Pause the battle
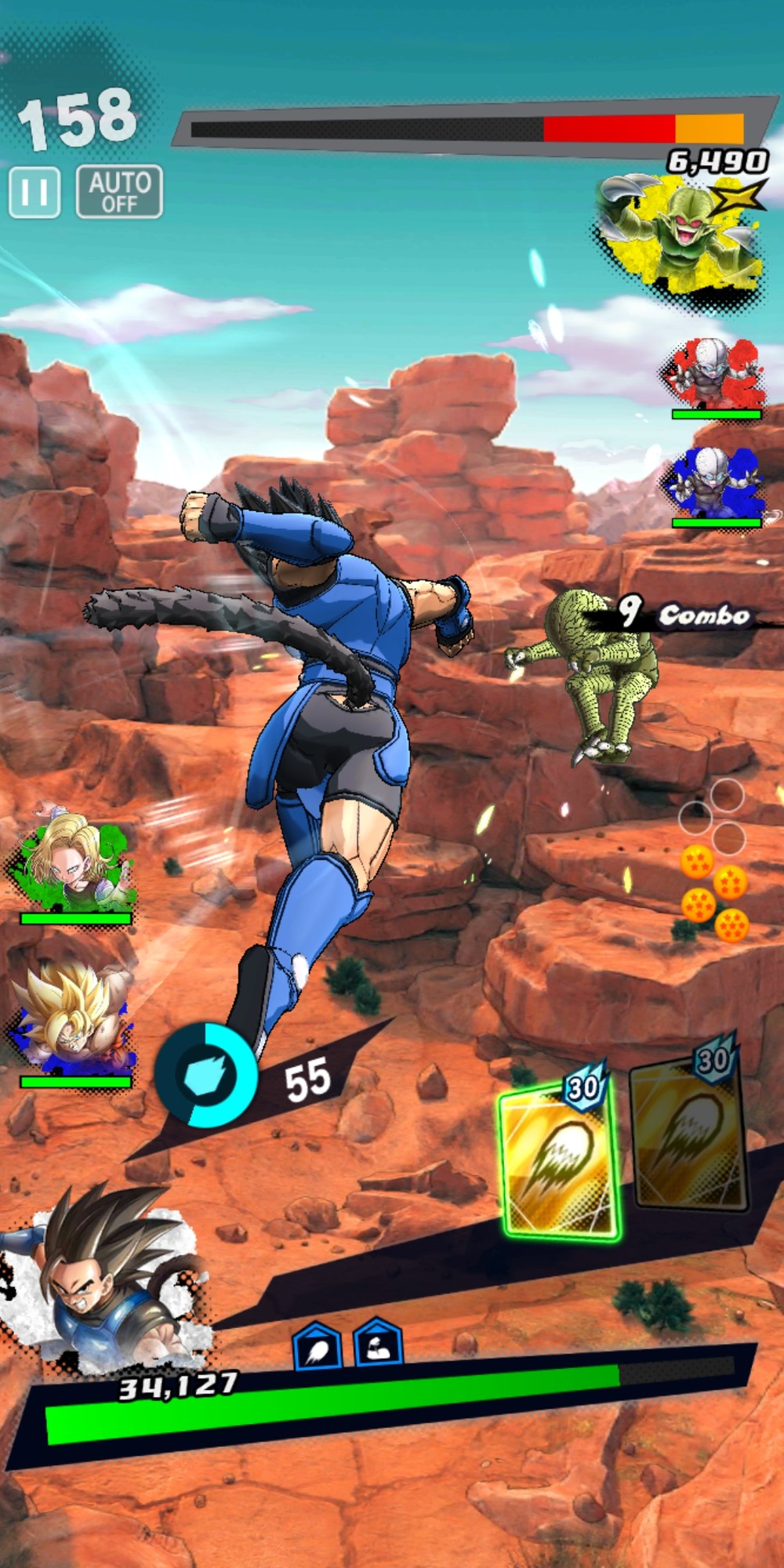The width and height of the screenshot is (784, 1568). point(34,192)
